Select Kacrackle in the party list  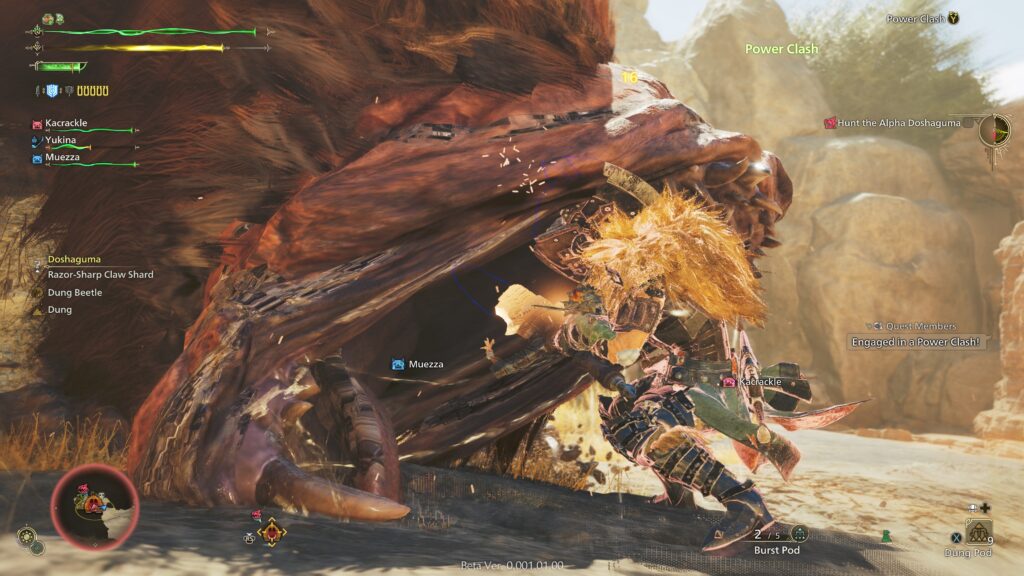coord(66,123)
